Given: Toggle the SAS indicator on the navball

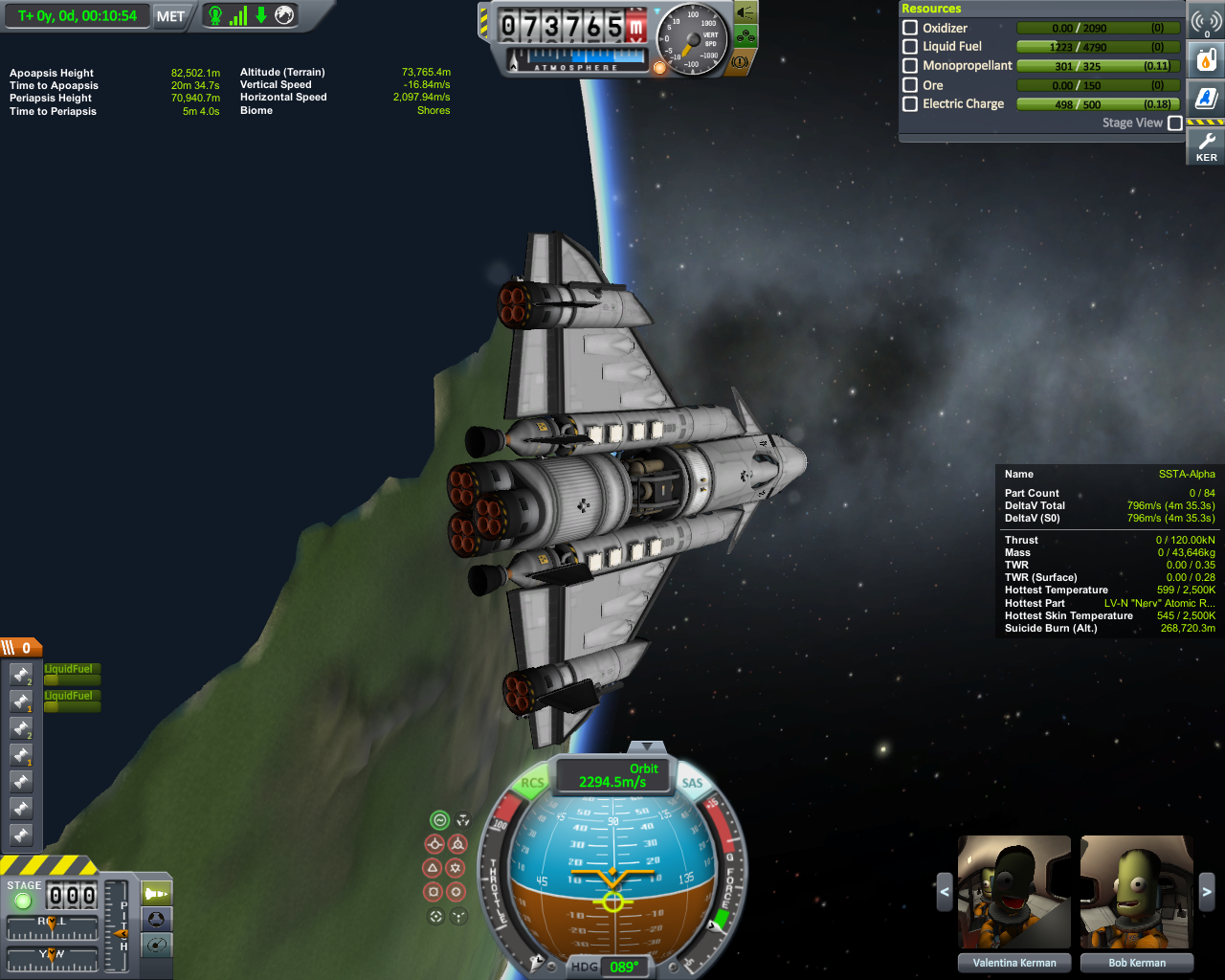Looking at the screenshot, I should point(692,783).
